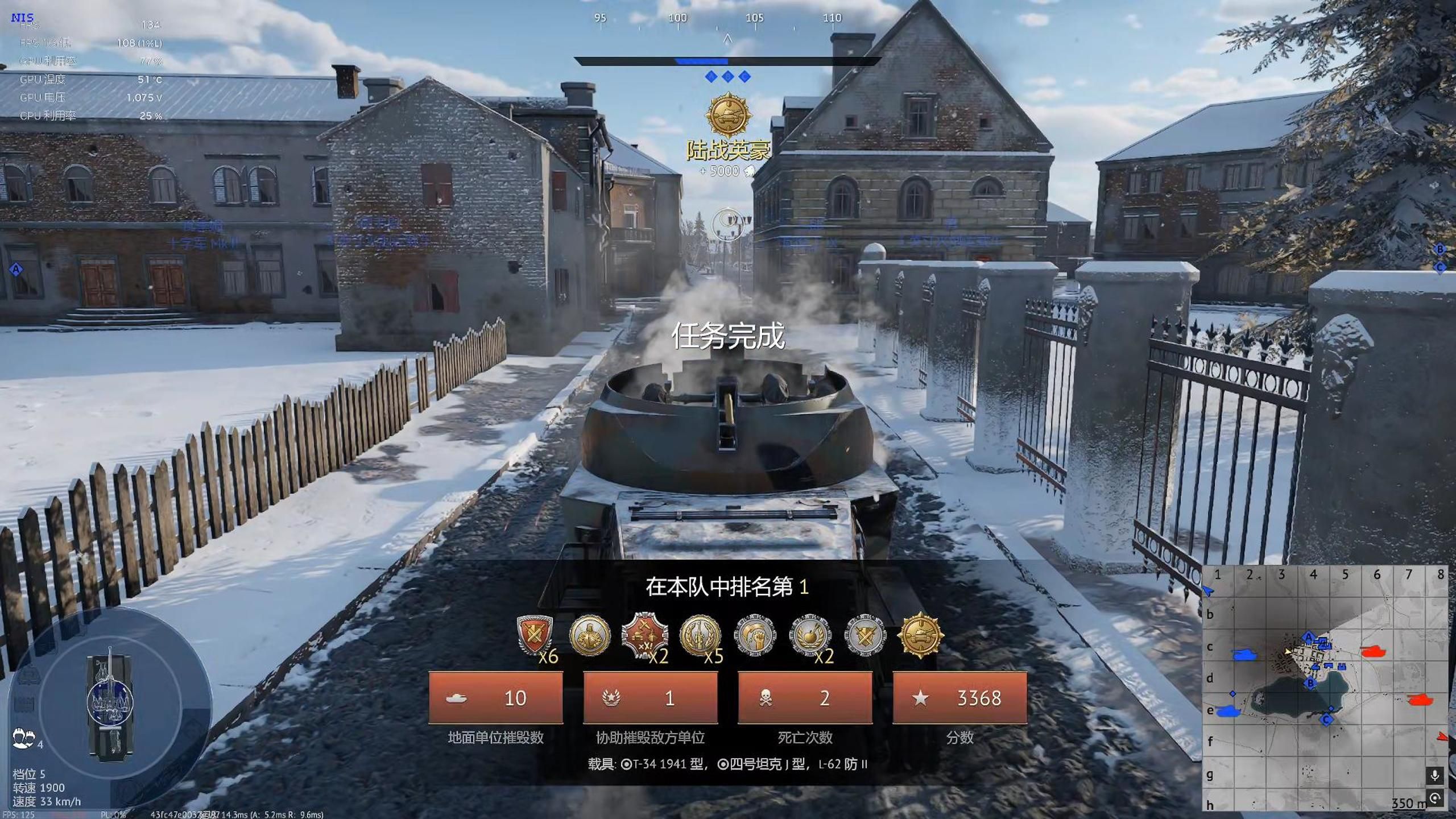This screenshot has width=1456, height=819.
Task: Select capture point A marker on the minimap
Action: tap(1308, 636)
